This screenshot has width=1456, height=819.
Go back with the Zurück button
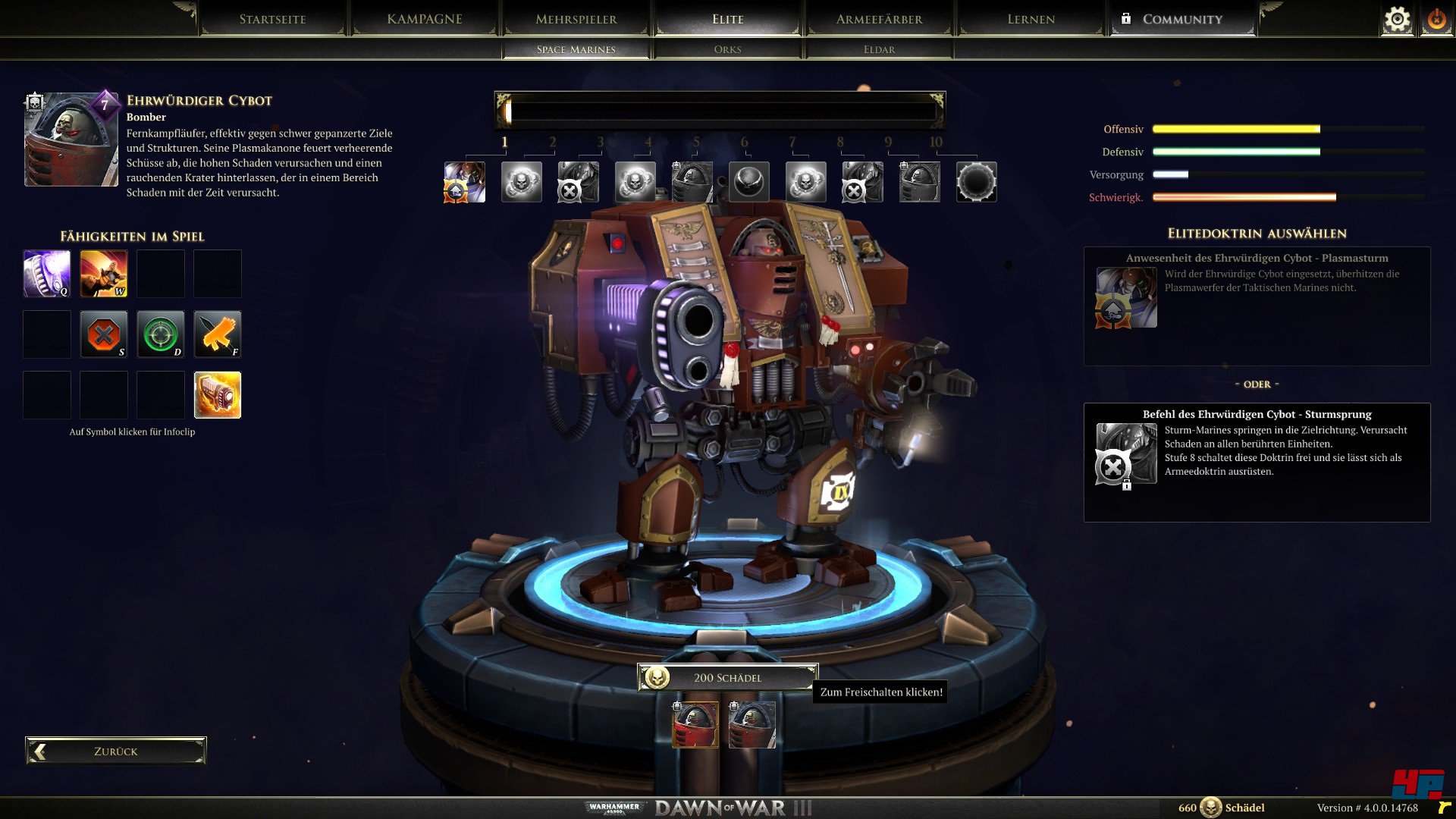115,751
